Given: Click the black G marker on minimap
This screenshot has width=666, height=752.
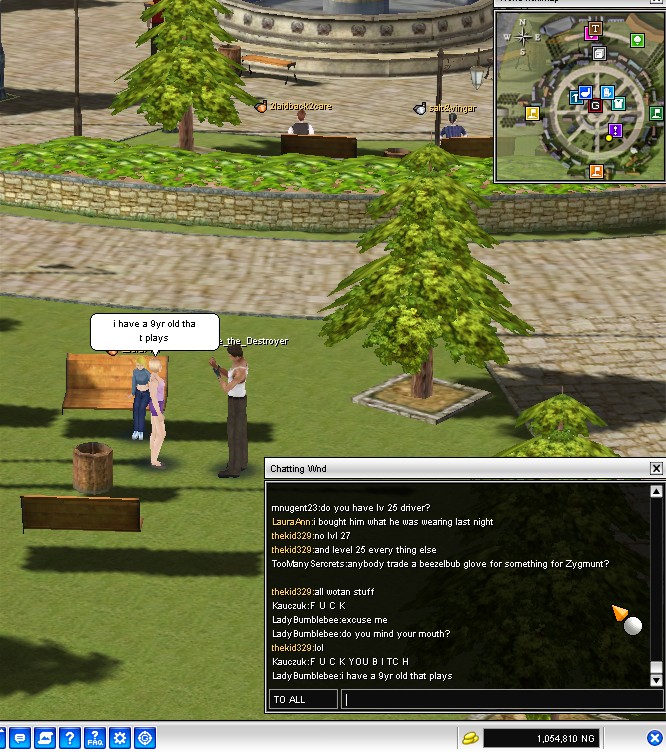Looking at the screenshot, I should 595,105.
